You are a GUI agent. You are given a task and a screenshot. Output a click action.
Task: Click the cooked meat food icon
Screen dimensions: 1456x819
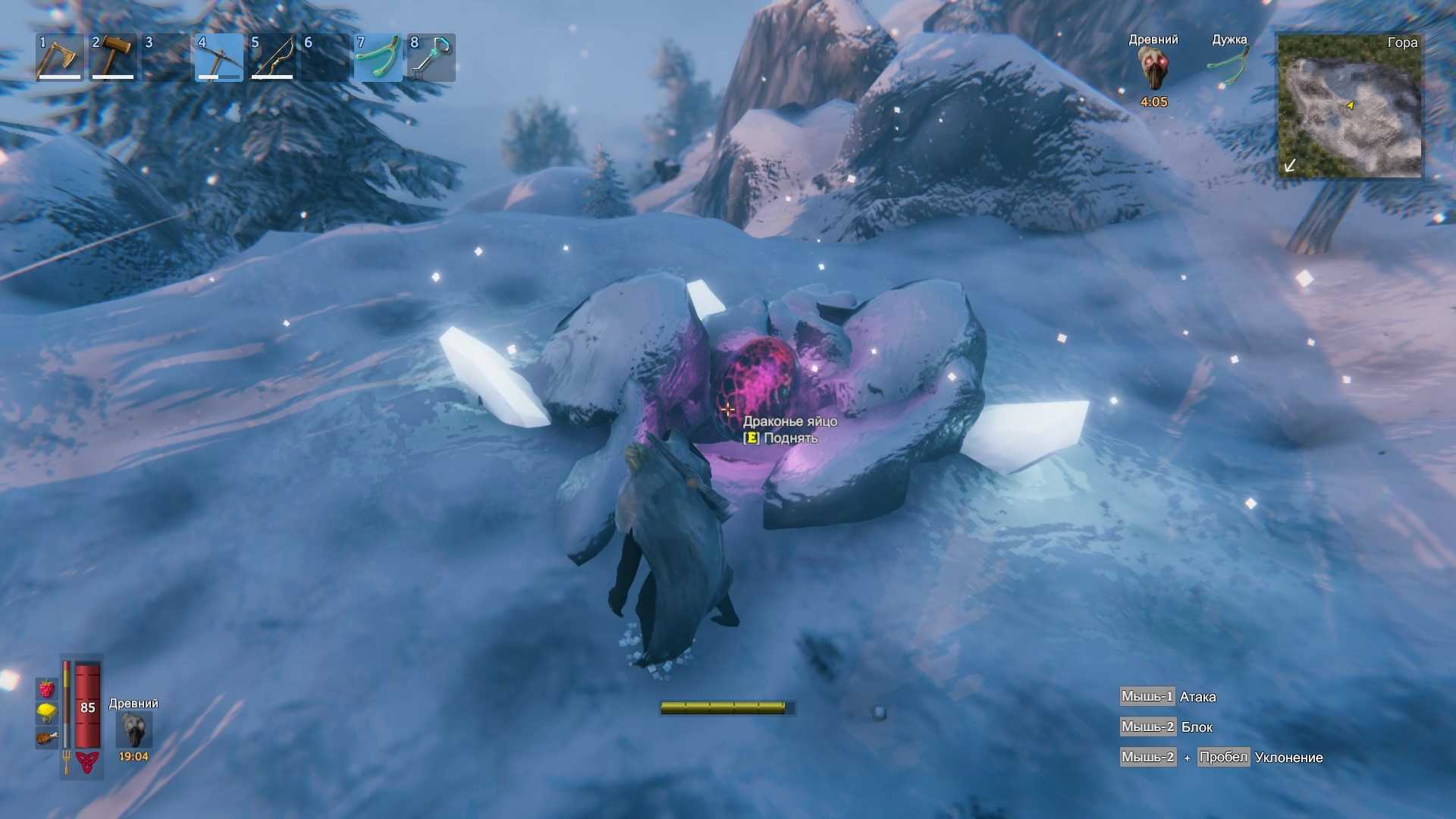pyautogui.click(x=46, y=736)
